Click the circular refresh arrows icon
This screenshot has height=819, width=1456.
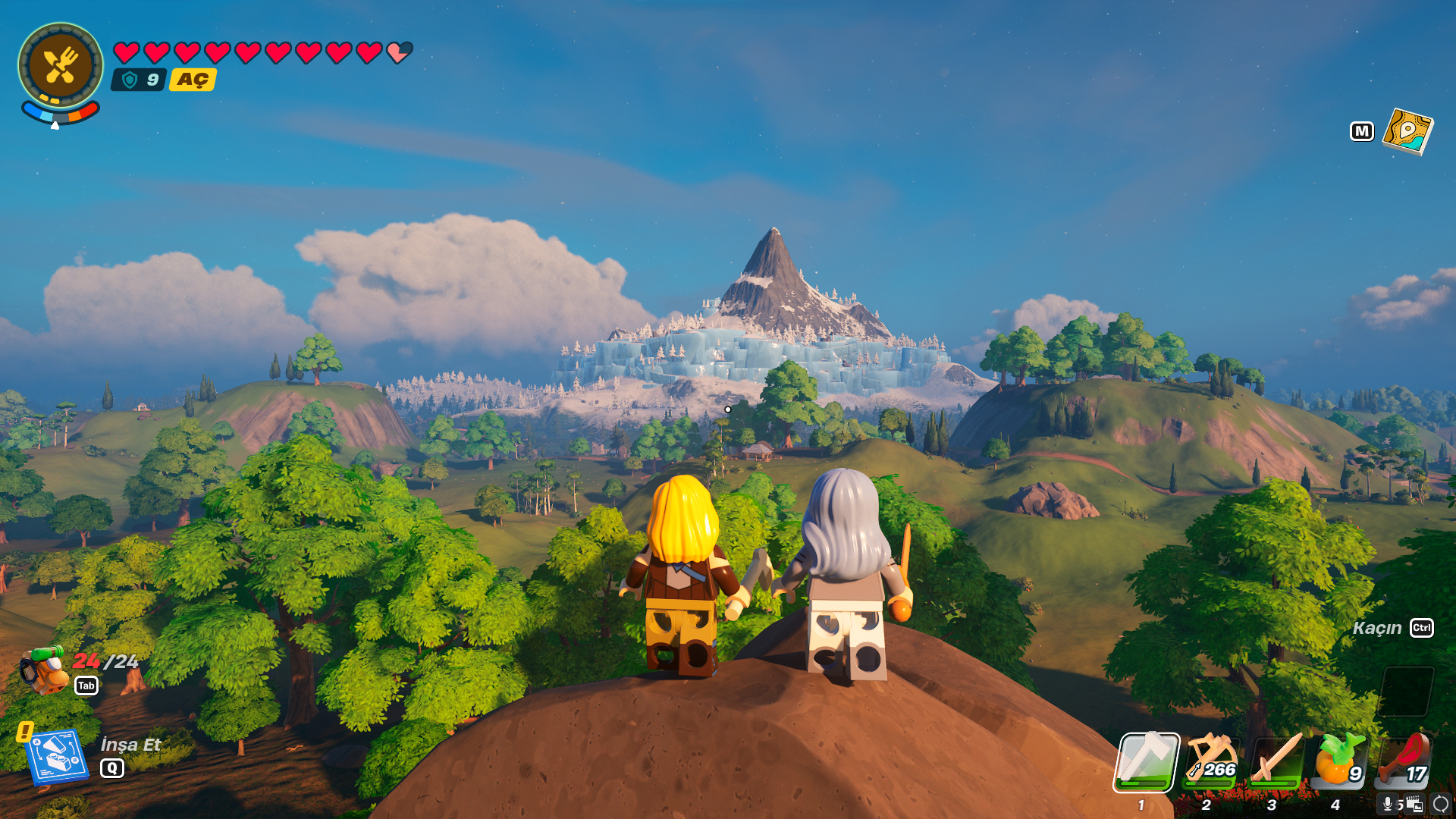(1441, 804)
